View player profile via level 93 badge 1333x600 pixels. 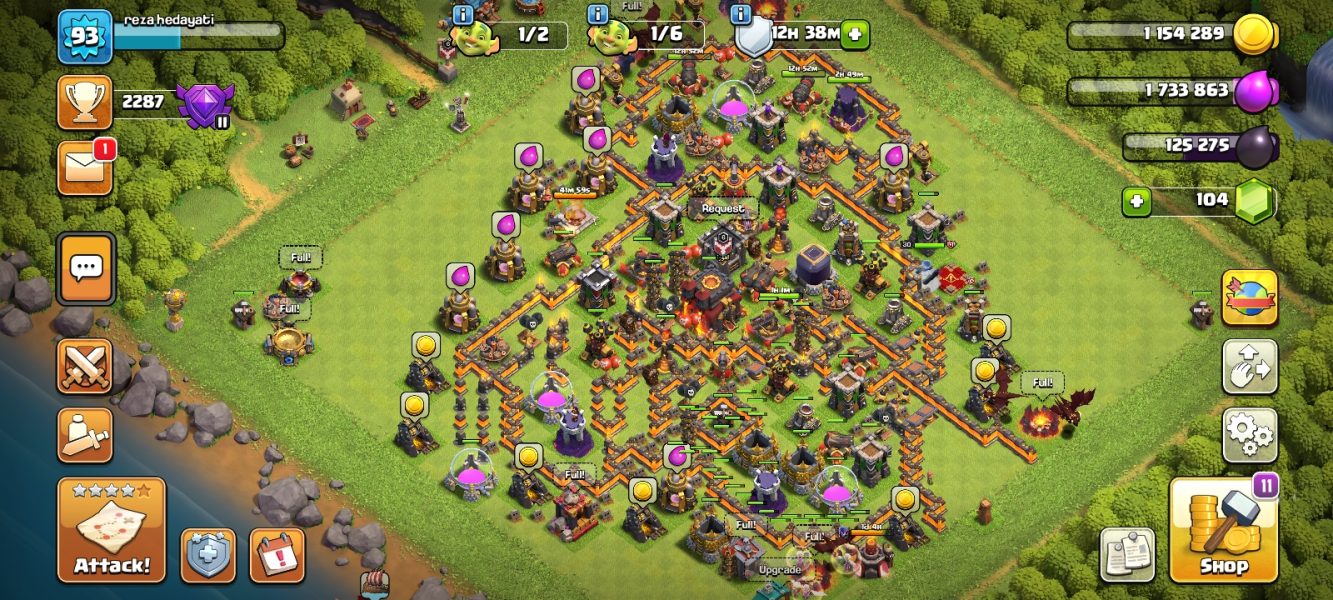[x=84, y=37]
